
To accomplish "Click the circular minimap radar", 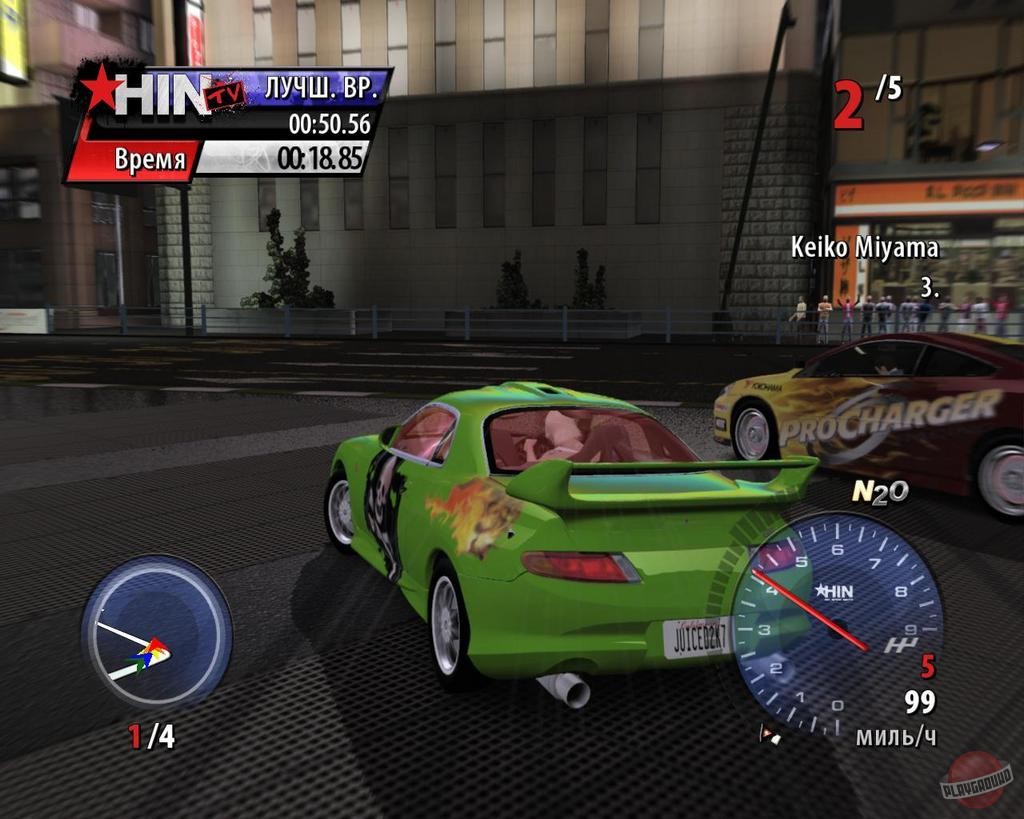I will [156, 633].
